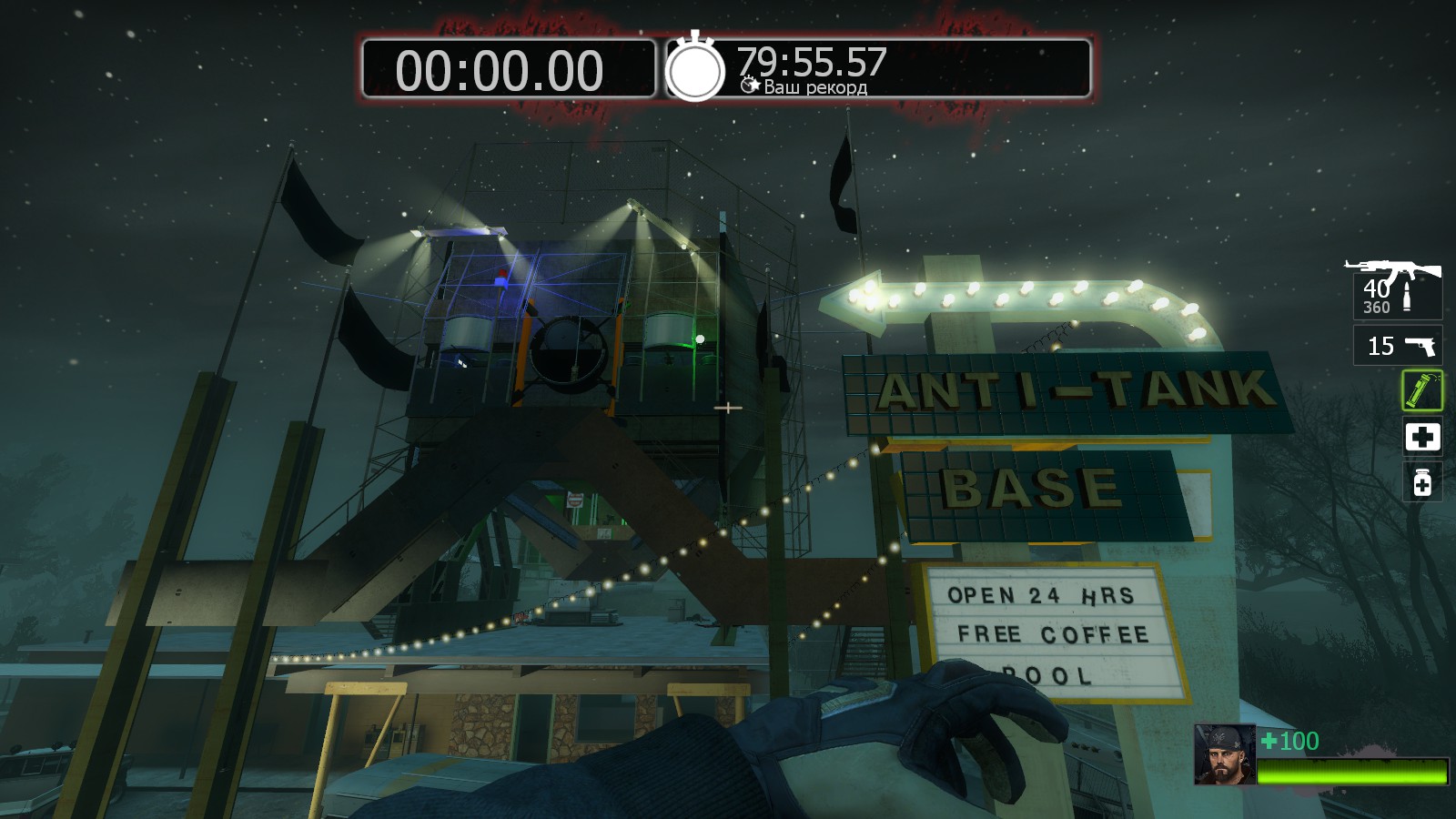Switch to the pistol slot

tap(1398, 346)
